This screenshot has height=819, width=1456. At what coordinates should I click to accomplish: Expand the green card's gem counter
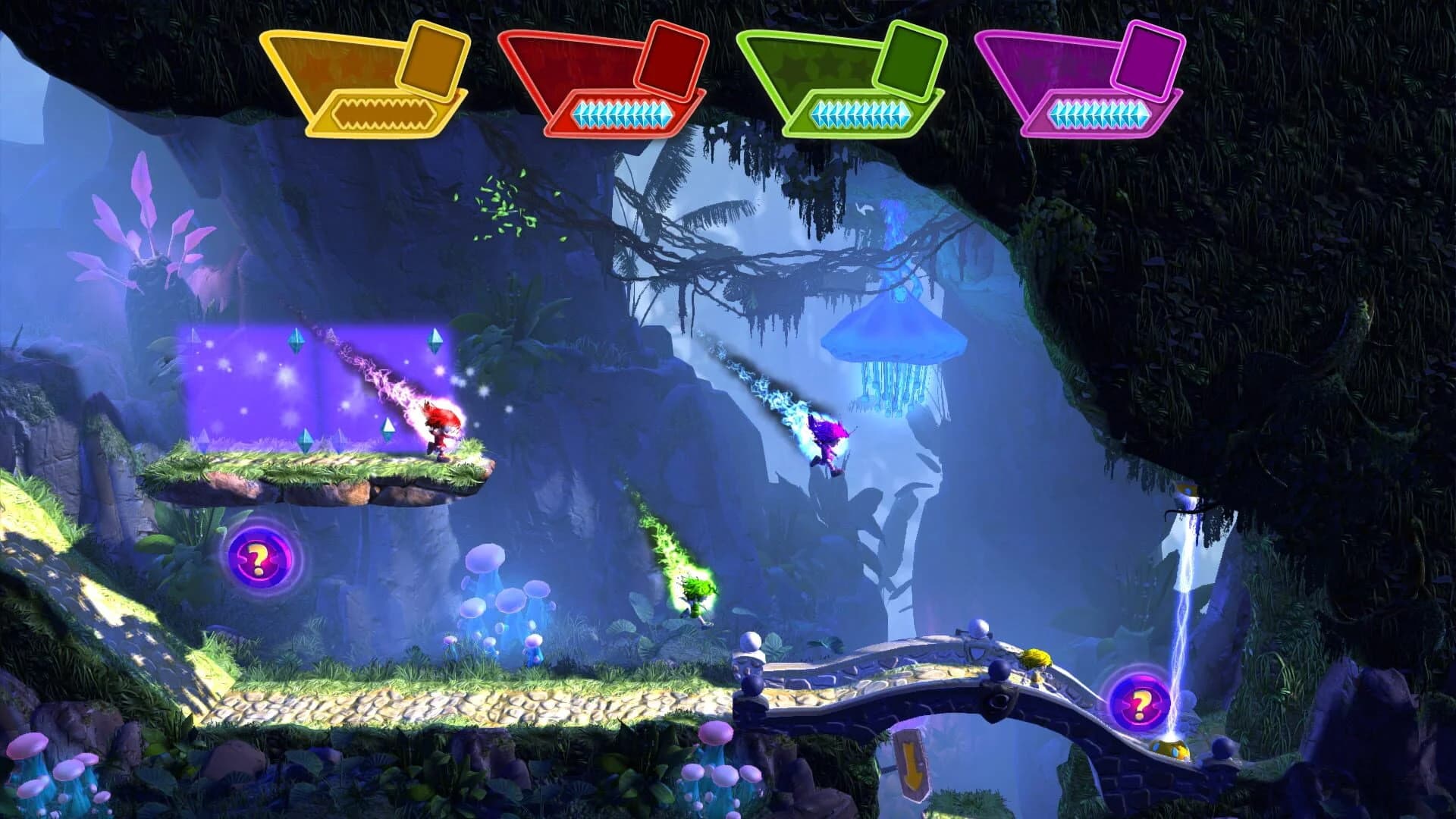click(861, 112)
